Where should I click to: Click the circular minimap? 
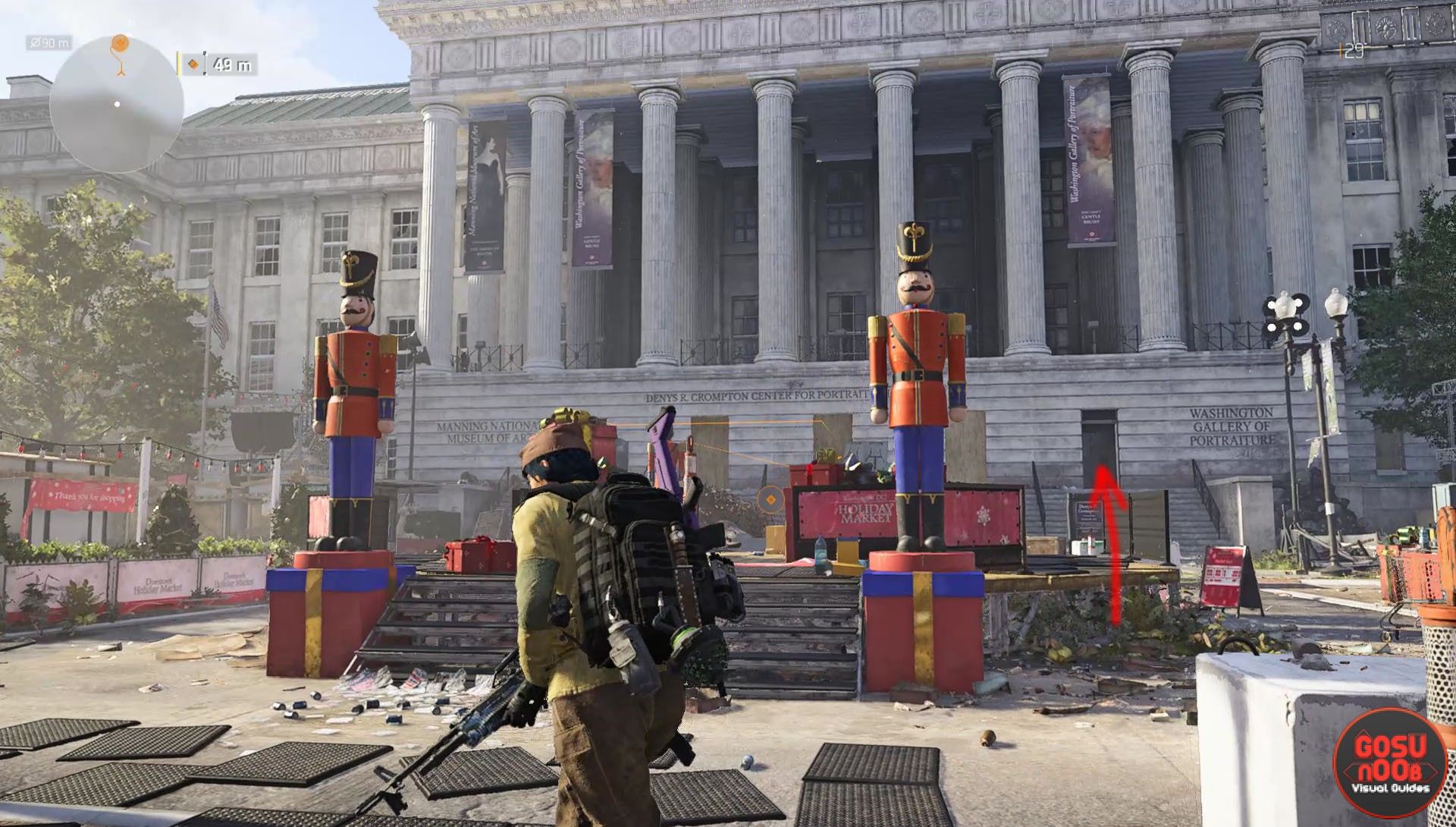117,105
